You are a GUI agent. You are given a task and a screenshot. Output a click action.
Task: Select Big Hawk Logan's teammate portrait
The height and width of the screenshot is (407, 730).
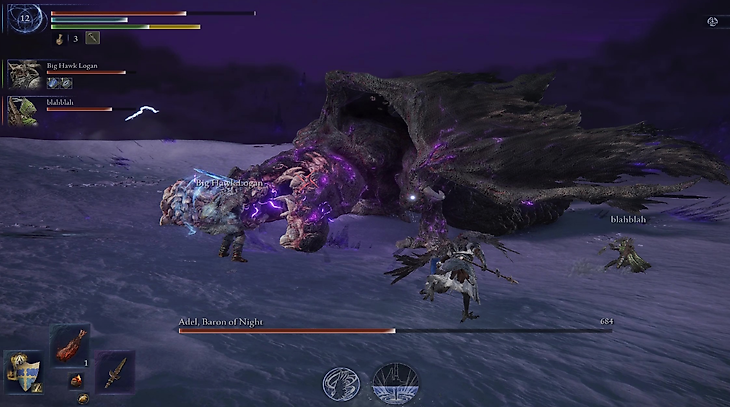(23, 75)
